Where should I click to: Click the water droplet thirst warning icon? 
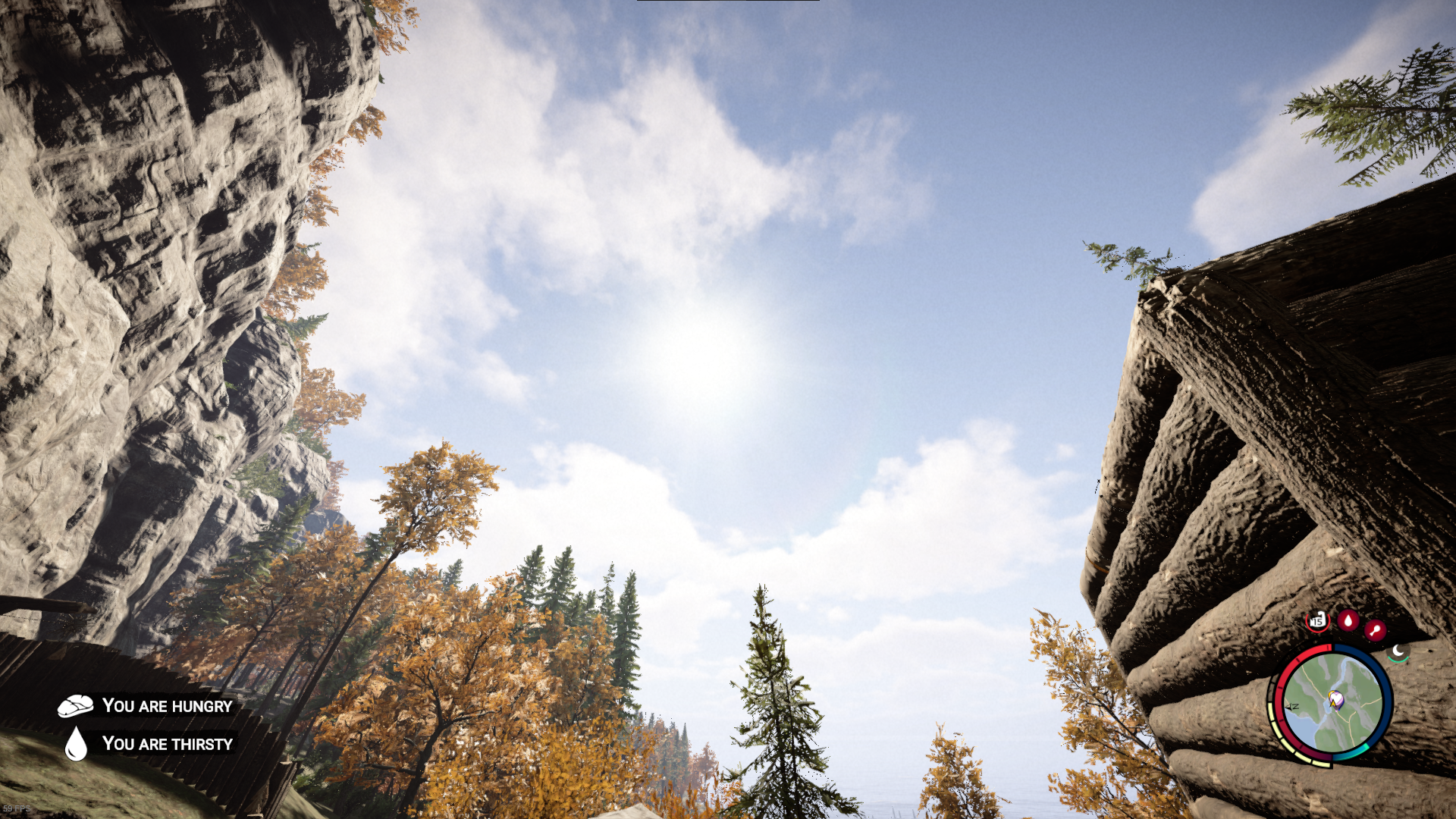[76, 744]
